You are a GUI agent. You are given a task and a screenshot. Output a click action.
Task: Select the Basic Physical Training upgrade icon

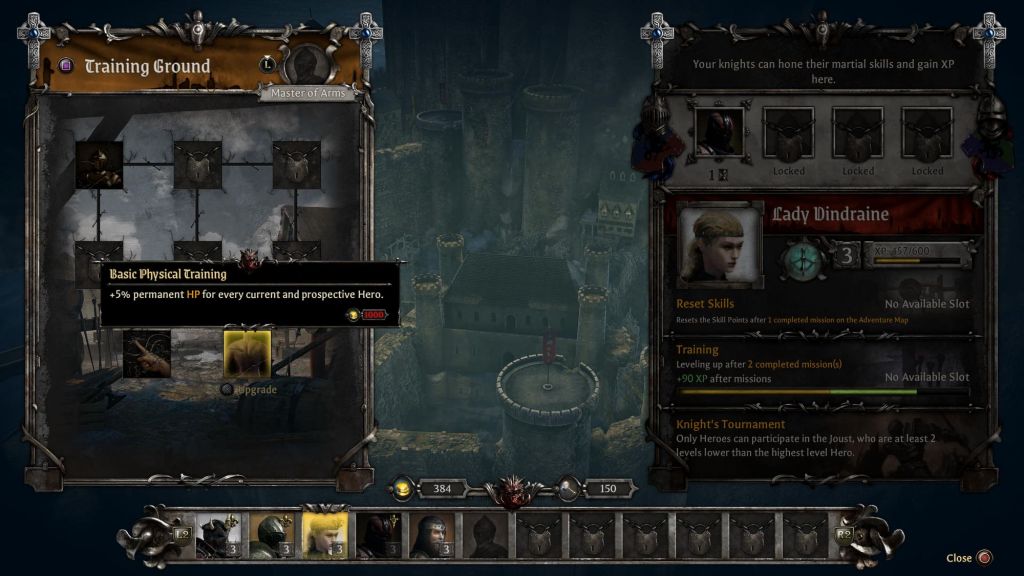coord(247,353)
